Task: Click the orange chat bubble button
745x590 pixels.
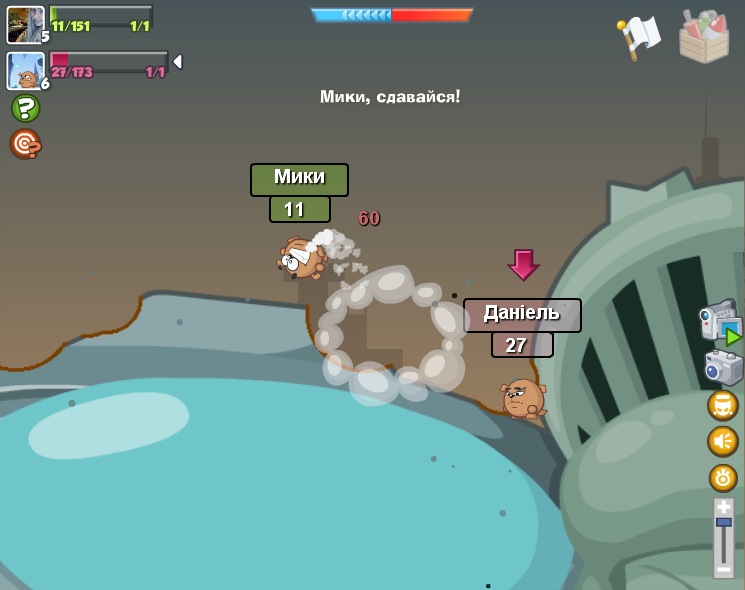Action: click(723, 405)
